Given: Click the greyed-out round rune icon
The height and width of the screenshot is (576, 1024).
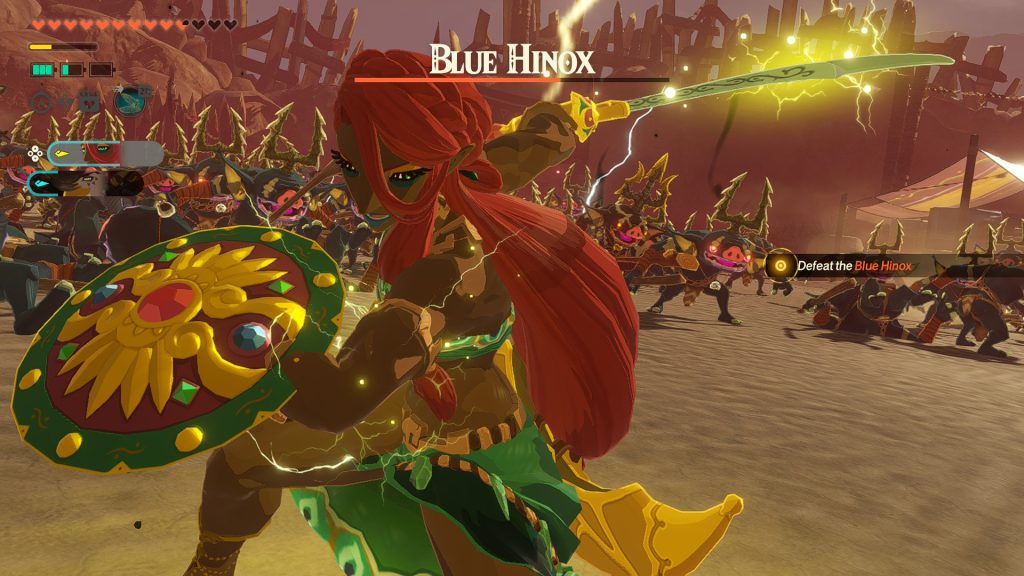Looking at the screenshot, I should 42,100.
